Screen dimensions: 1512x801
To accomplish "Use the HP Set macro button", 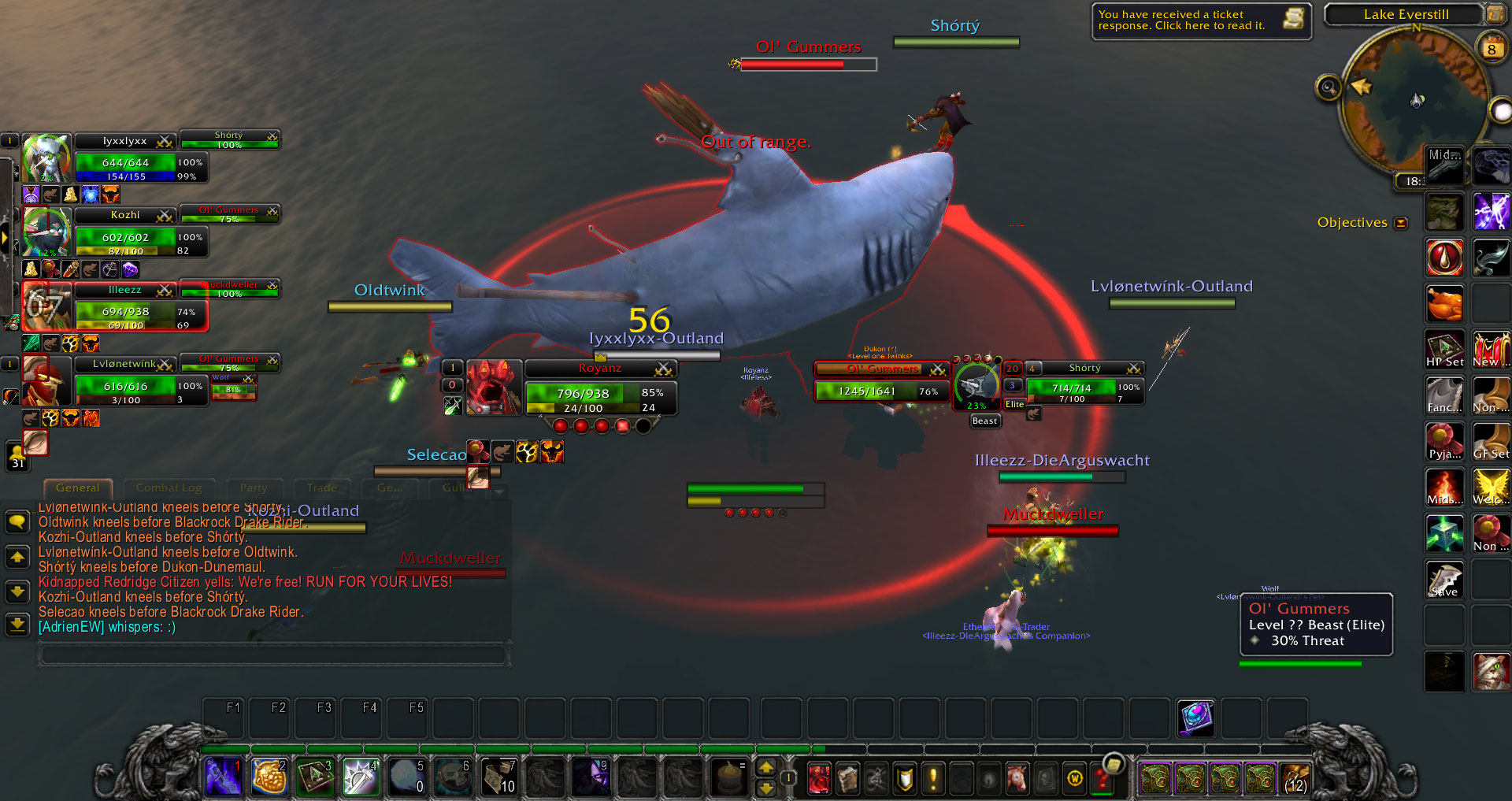I will [1444, 350].
